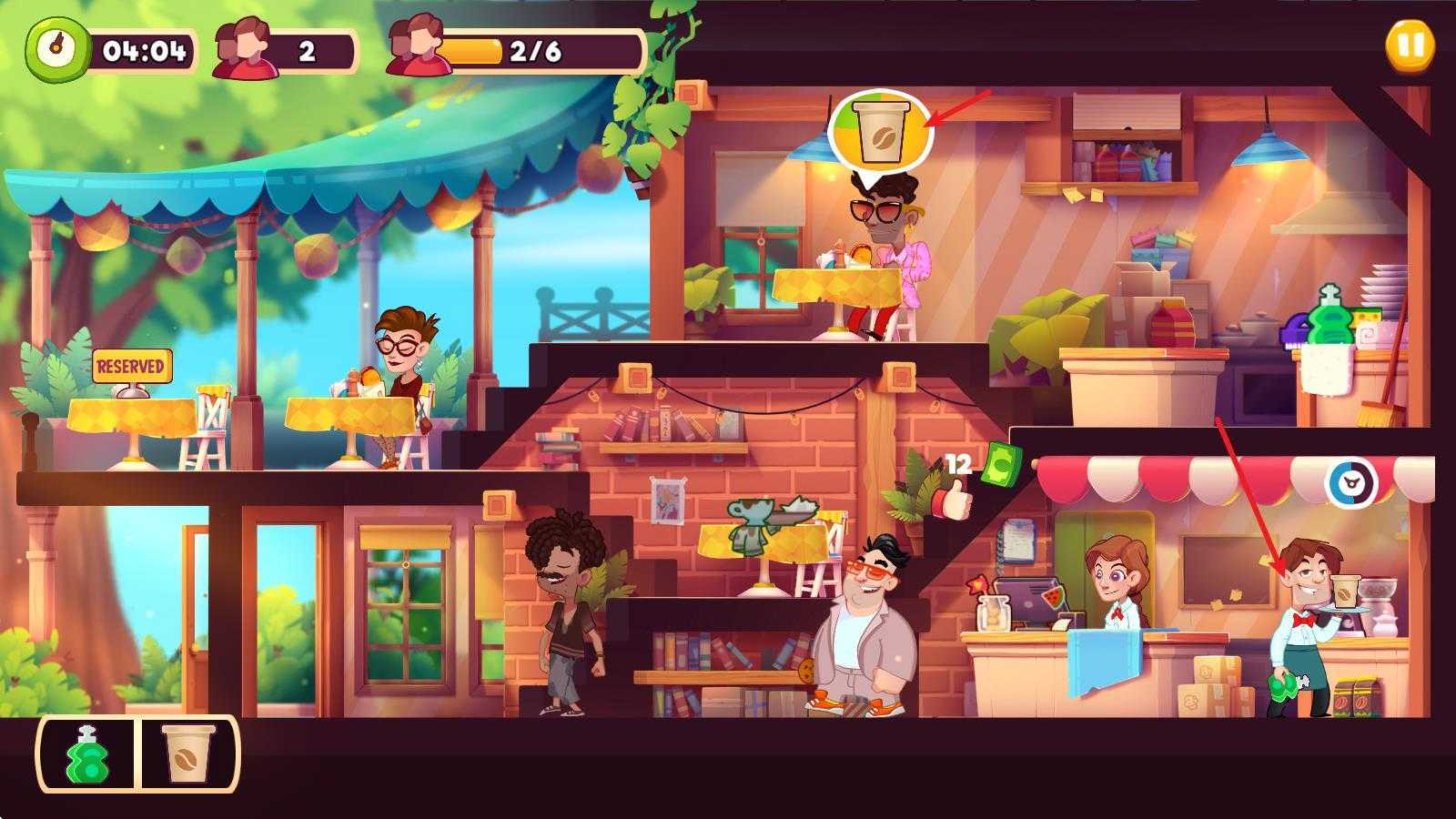Tap the customer's coffee order bubble
The height and width of the screenshot is (819, 1456).
882,131
